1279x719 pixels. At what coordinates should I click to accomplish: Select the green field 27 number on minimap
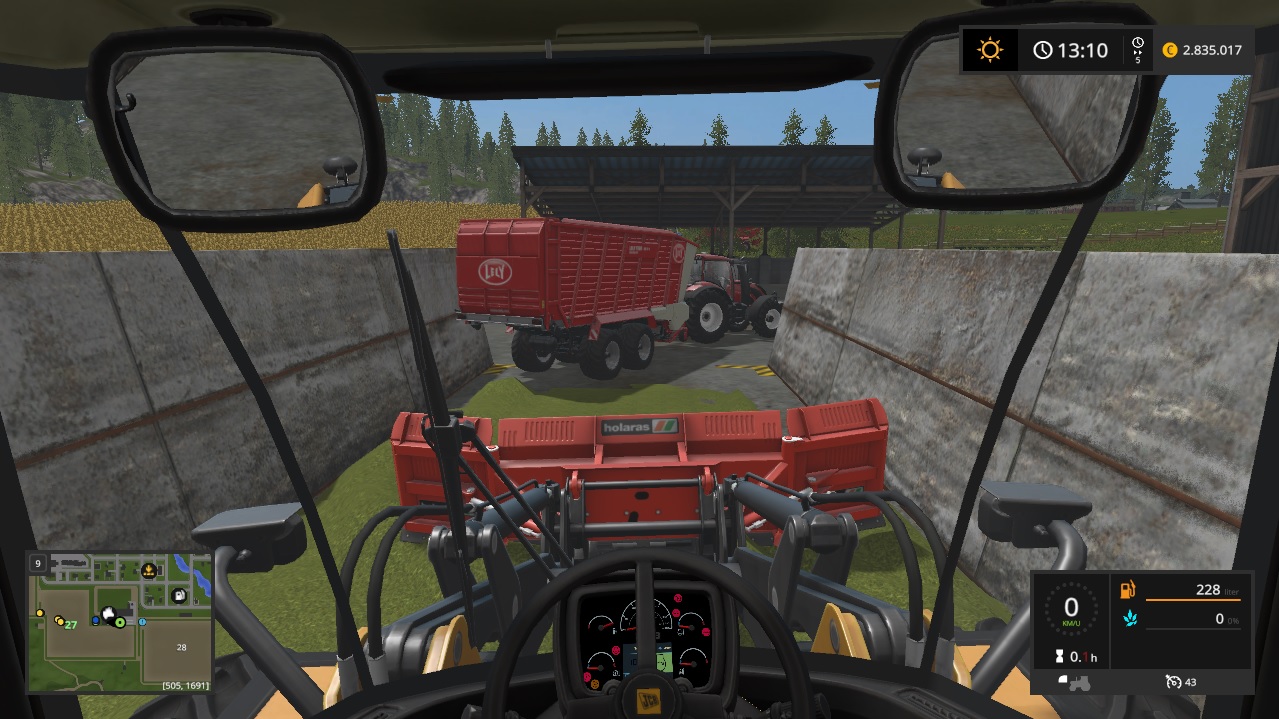pyautogui.click(x=70, y=624)
